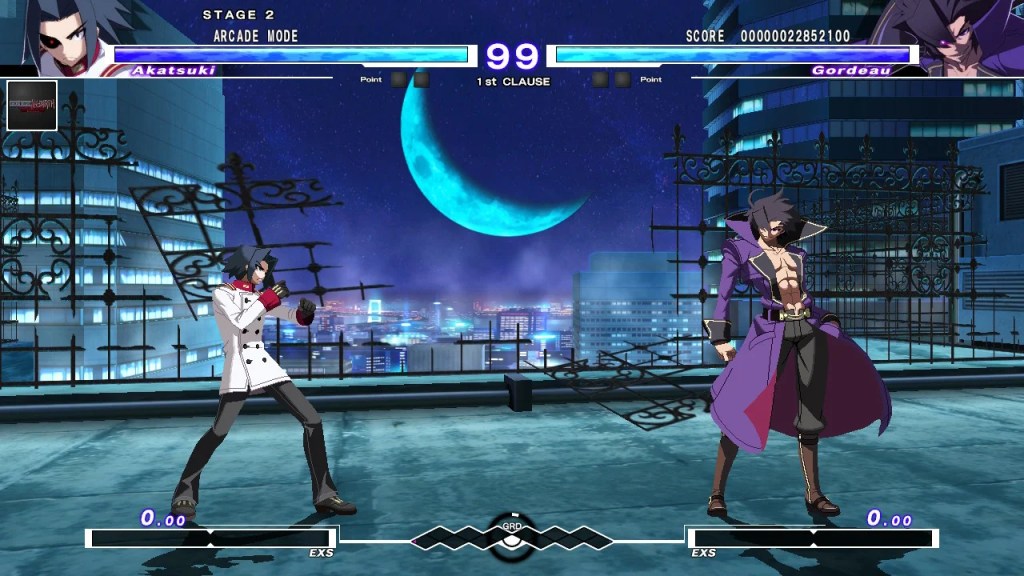Viewport: 1024px width, 576px height.
Task: Open the small logo thumbnail below Akatsuki's name
Action: (x=32, y=106)
